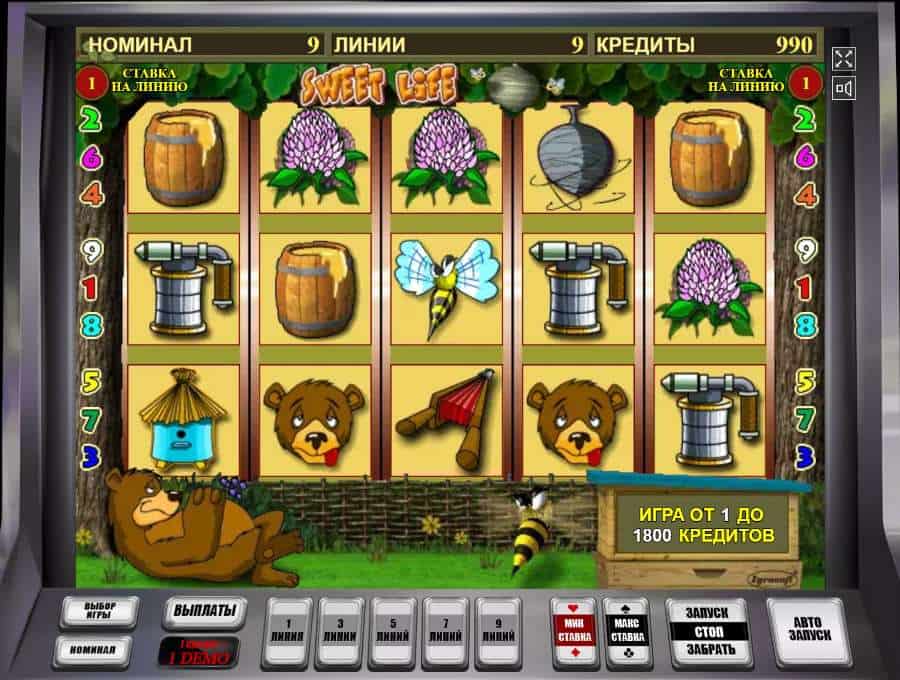
Task: Set the minimum bet (МИН СТАВКА)
Action: tap(574, 632)
